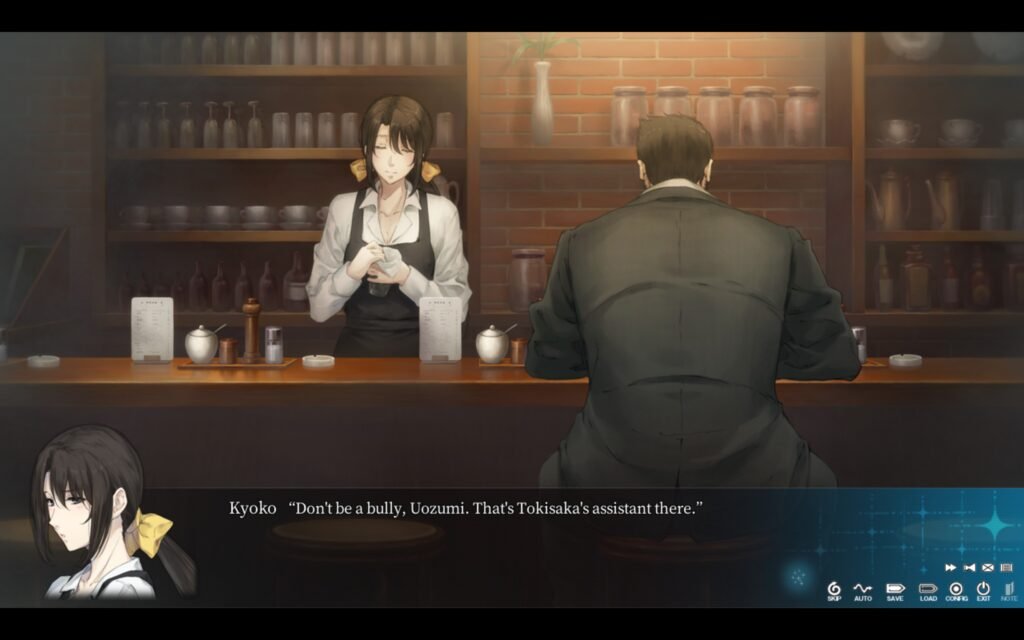
Task: Open the SAVE menu
Action: tap(894, 590)
